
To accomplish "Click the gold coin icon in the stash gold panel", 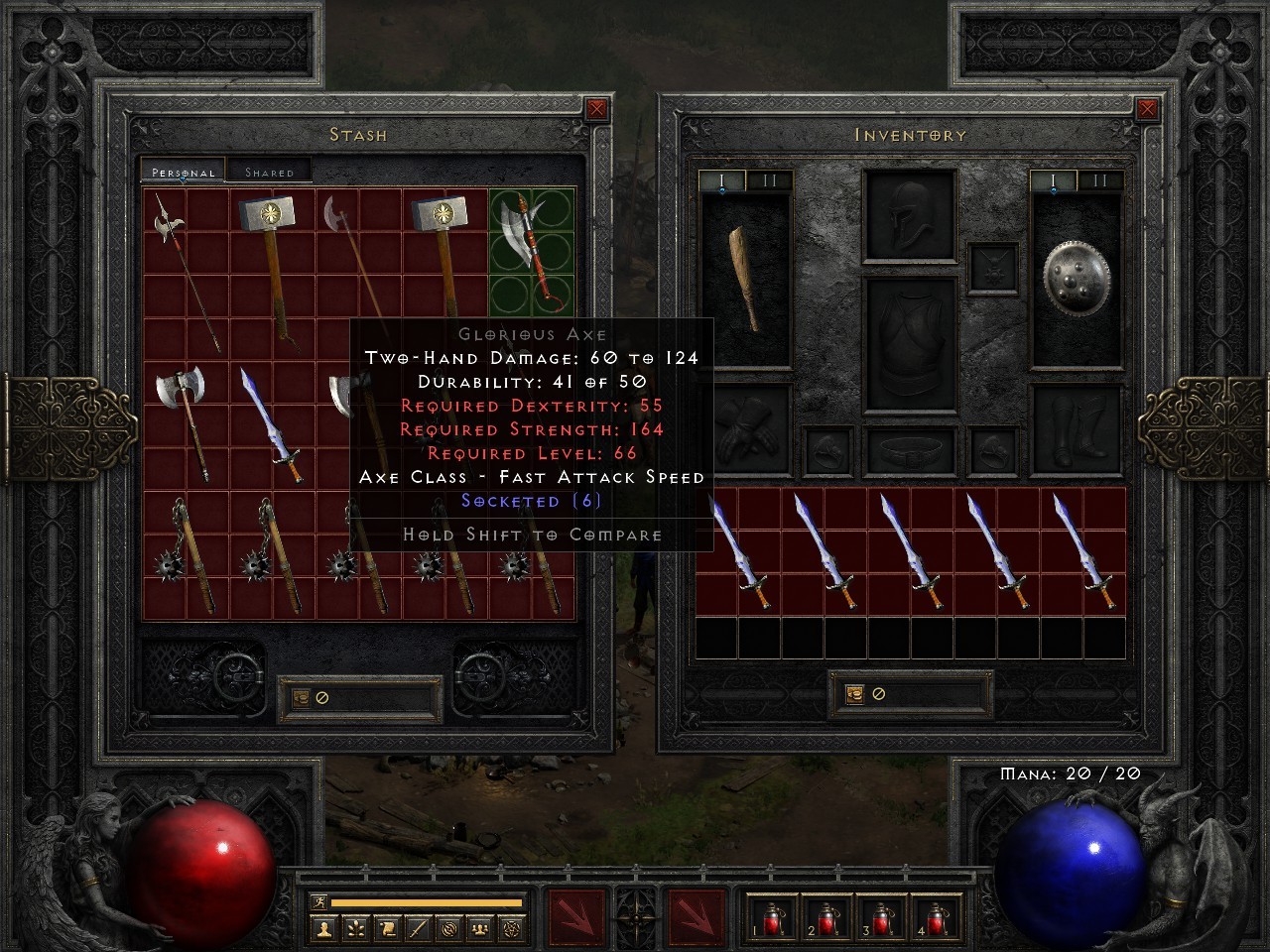I will (x=301, y=697).
